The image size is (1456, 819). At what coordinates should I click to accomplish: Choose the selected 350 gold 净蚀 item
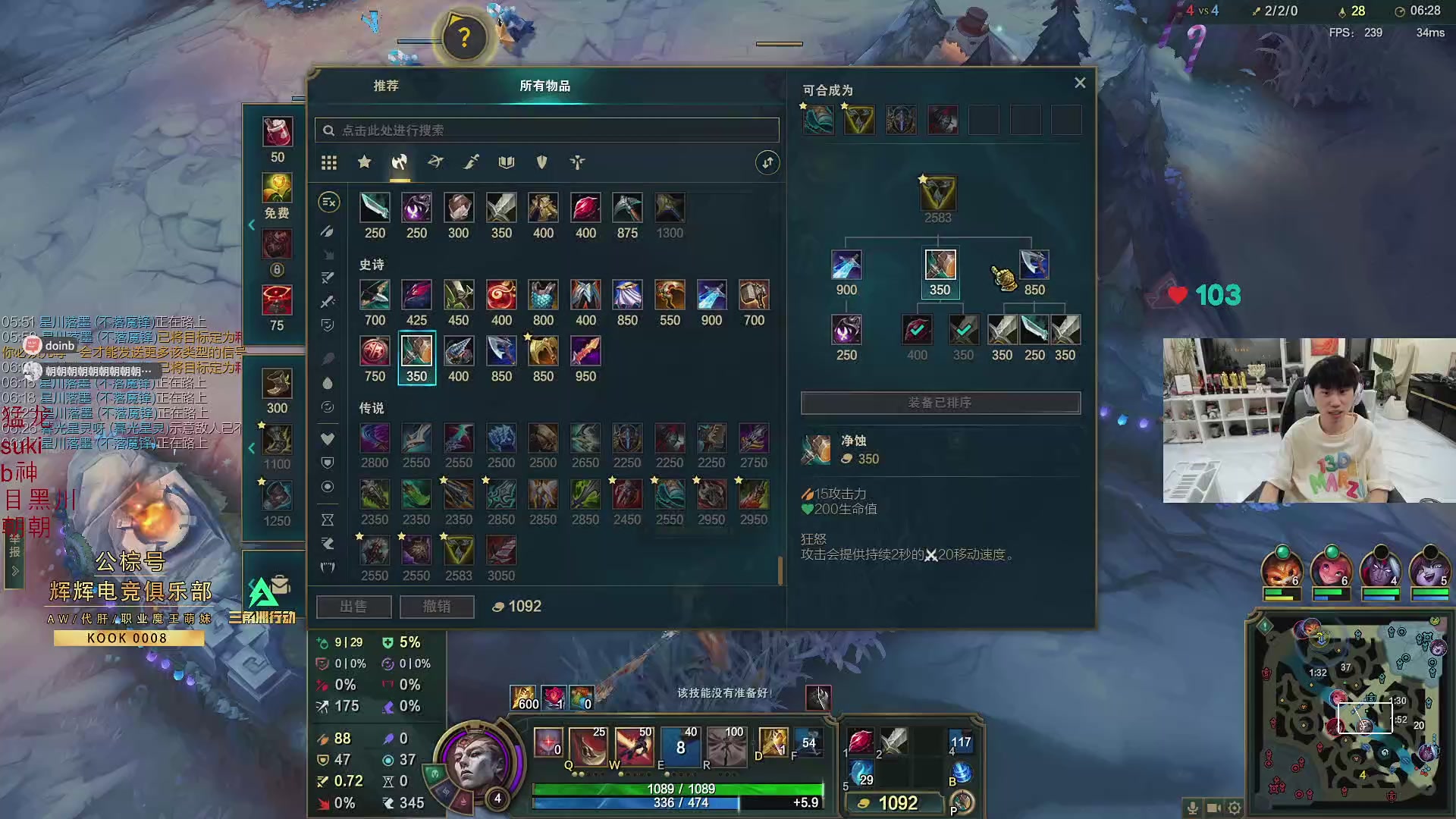point(416,353)
